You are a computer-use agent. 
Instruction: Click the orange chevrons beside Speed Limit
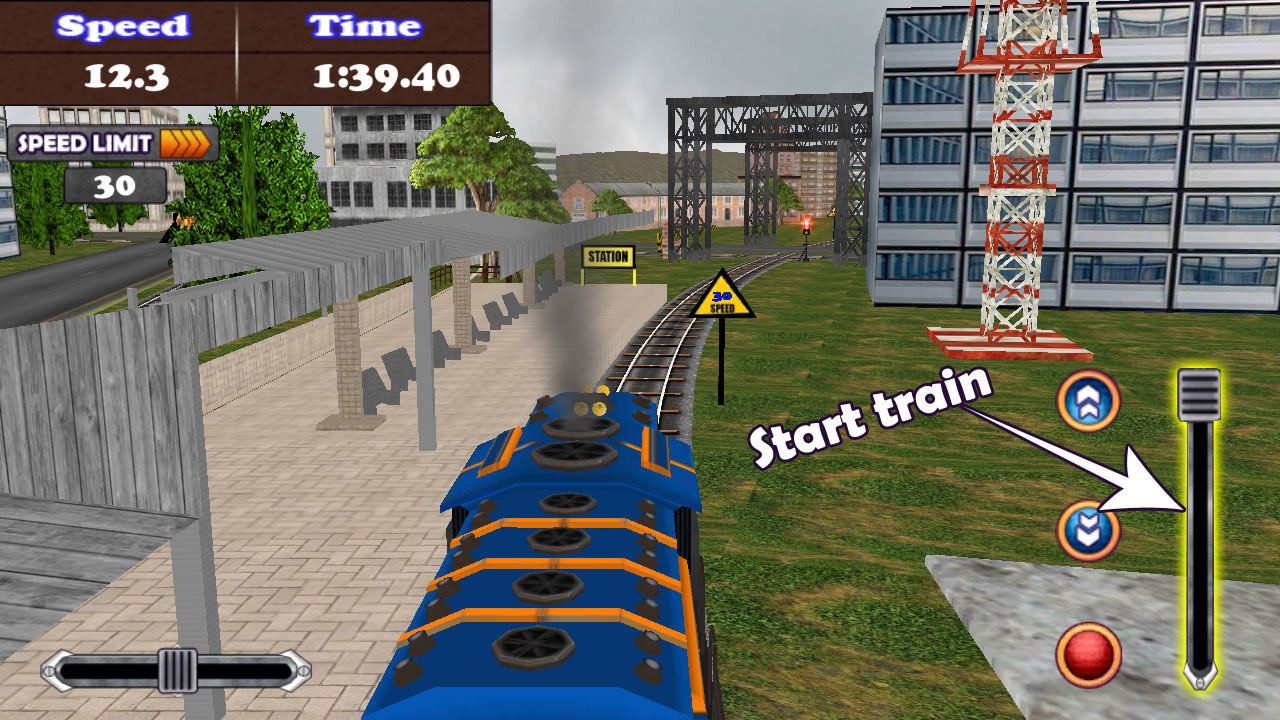[x=185, y=143]
